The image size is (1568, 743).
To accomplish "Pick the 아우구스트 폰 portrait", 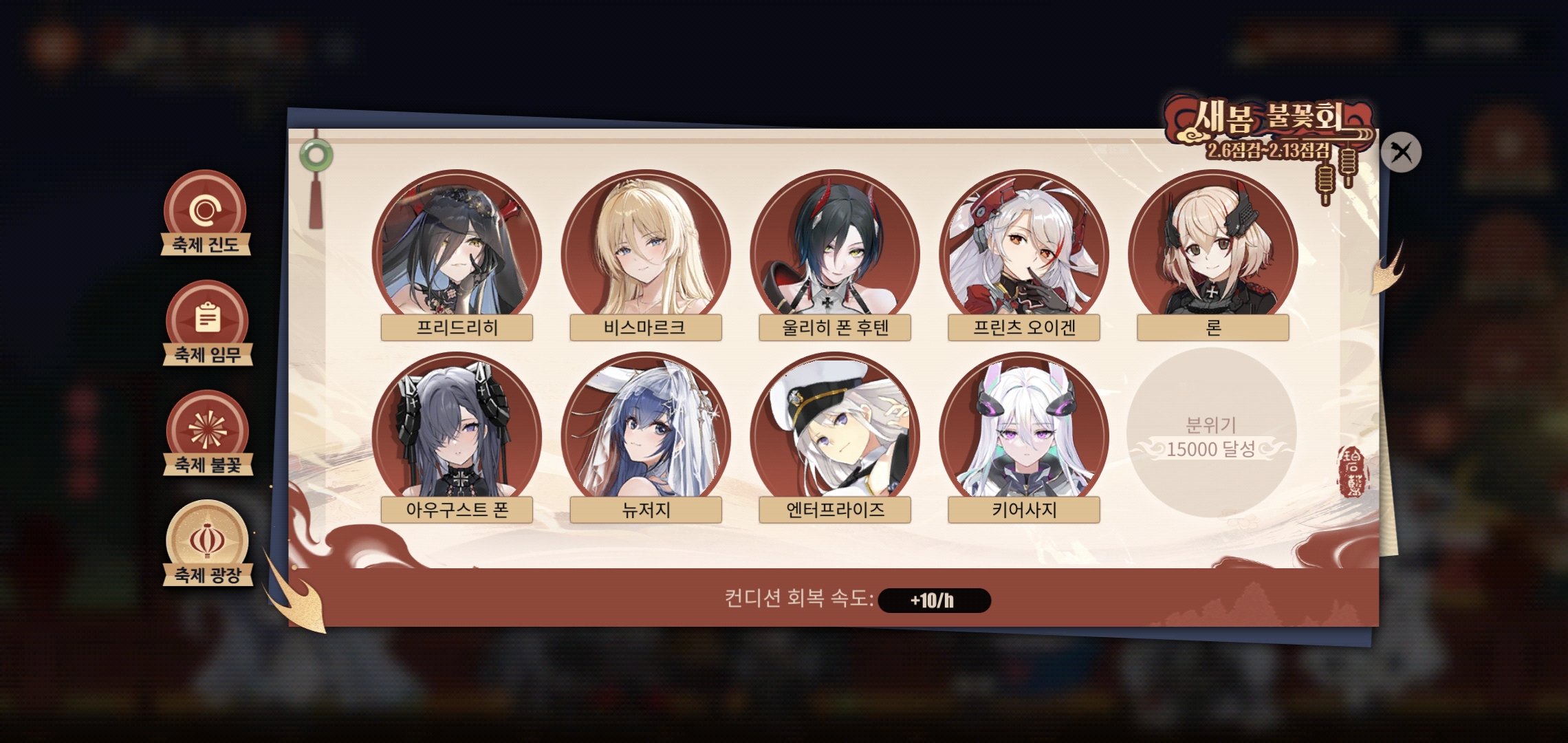I will [x=457, y=433].
